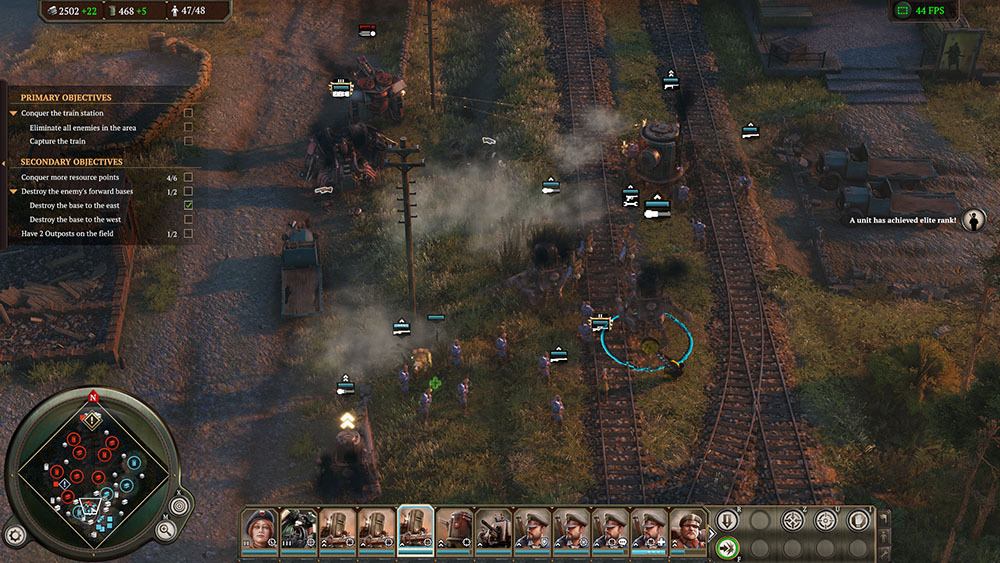
Task: Select the 'Capture the train' objective
Action: click(57, 142)
